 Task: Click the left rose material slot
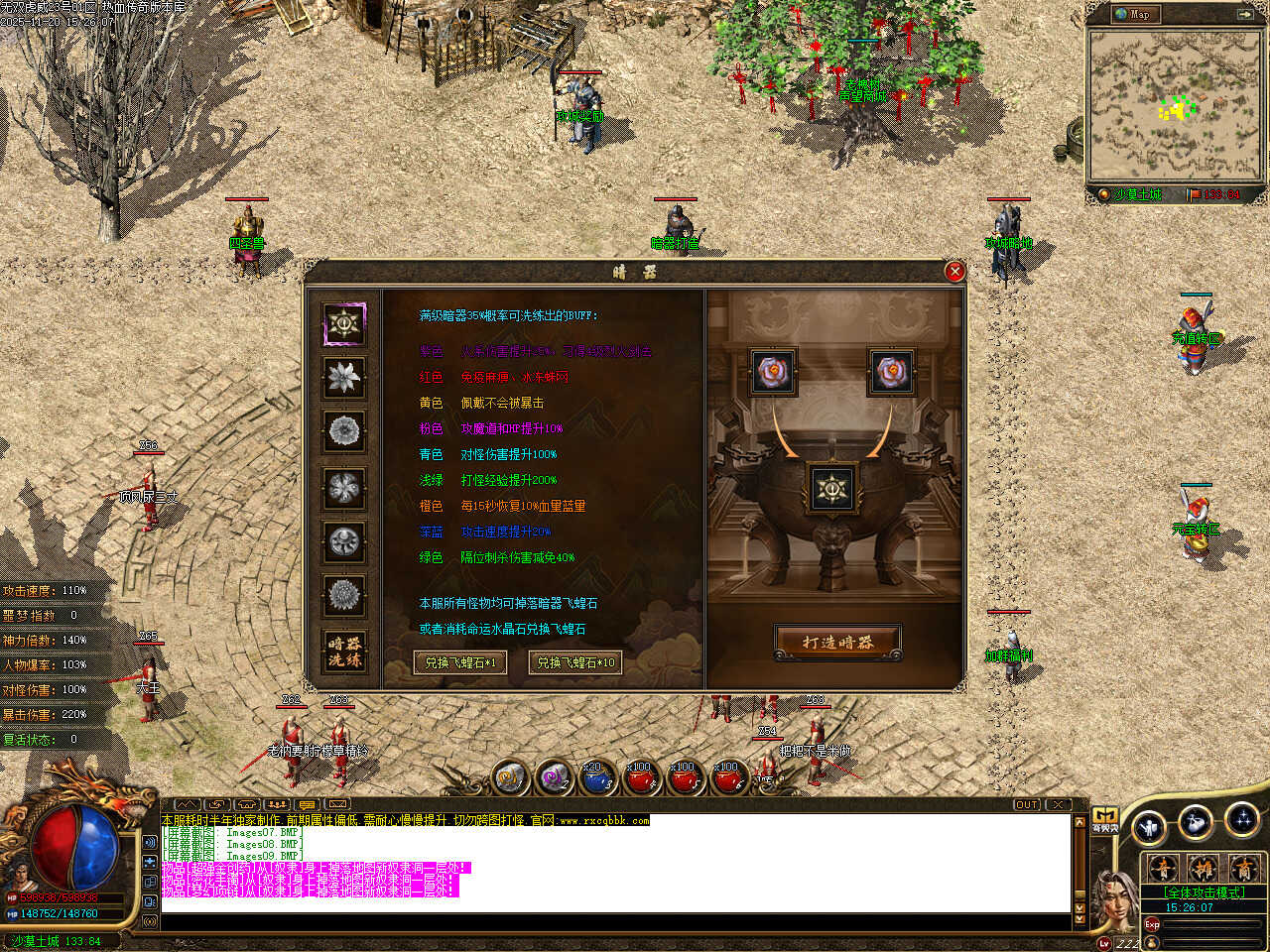(773, 372)
